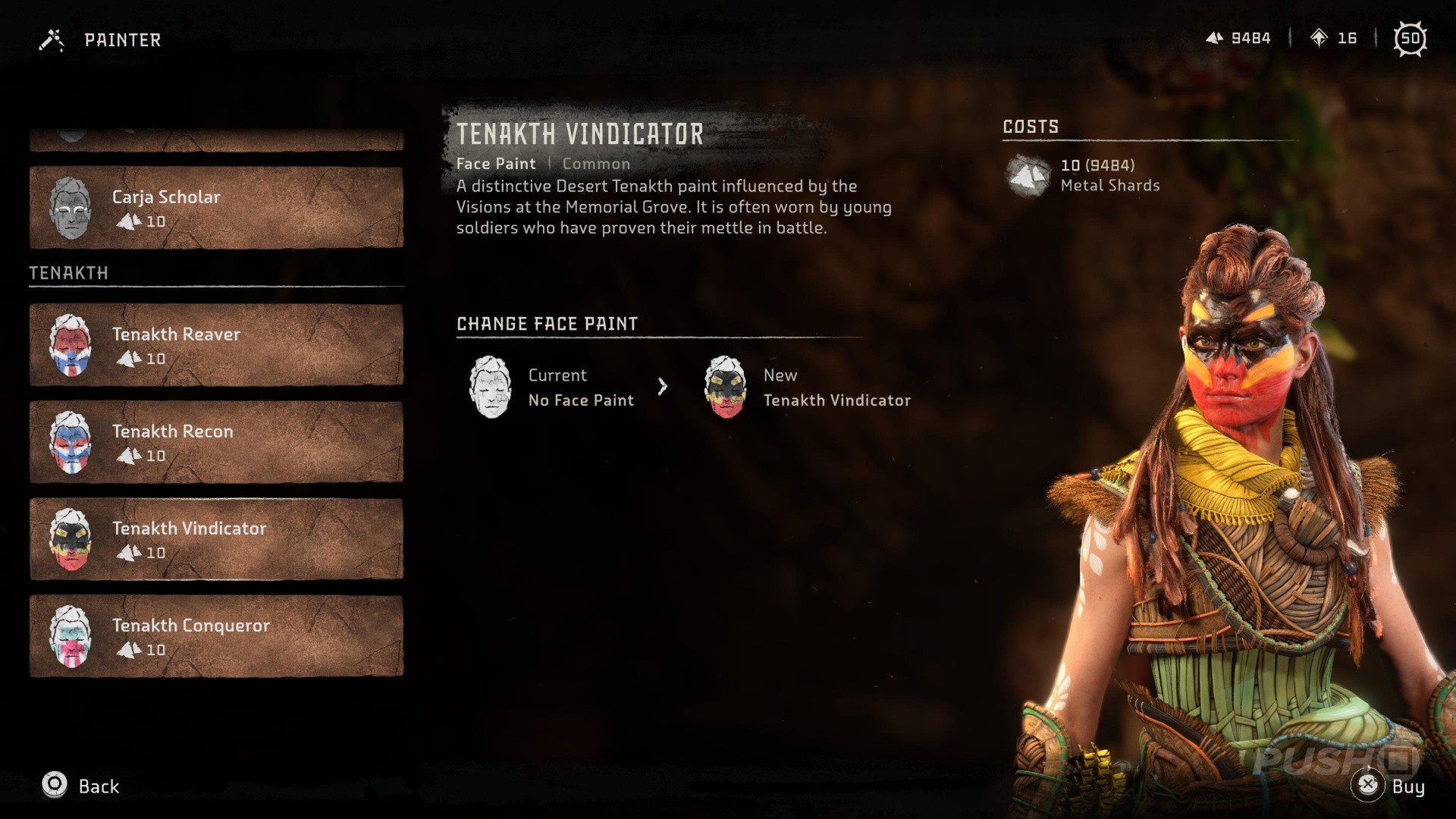Click the Tenakth Recon face paint swatch thumbnail

click(71, 441)
